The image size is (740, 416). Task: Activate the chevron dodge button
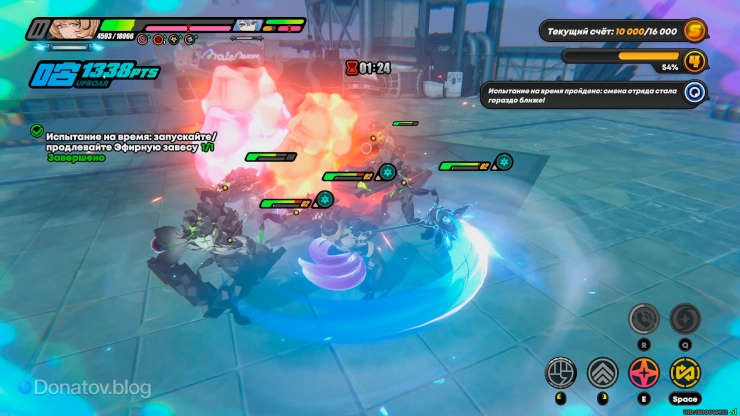[603, 373]
